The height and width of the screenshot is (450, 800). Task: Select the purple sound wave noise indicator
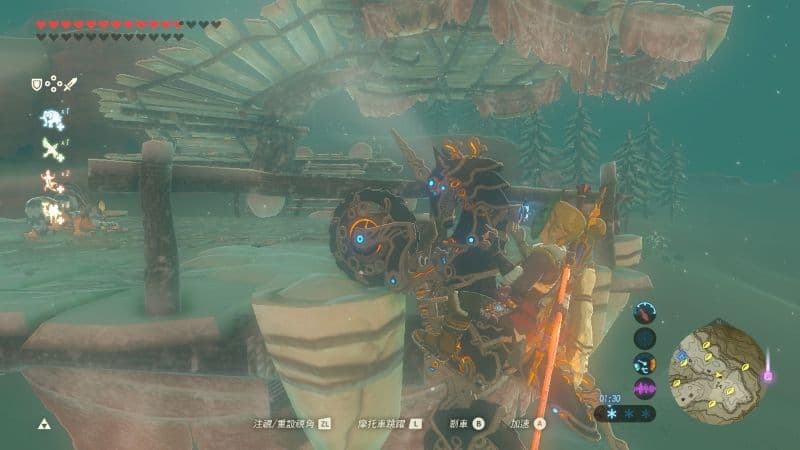click(645, 389)
